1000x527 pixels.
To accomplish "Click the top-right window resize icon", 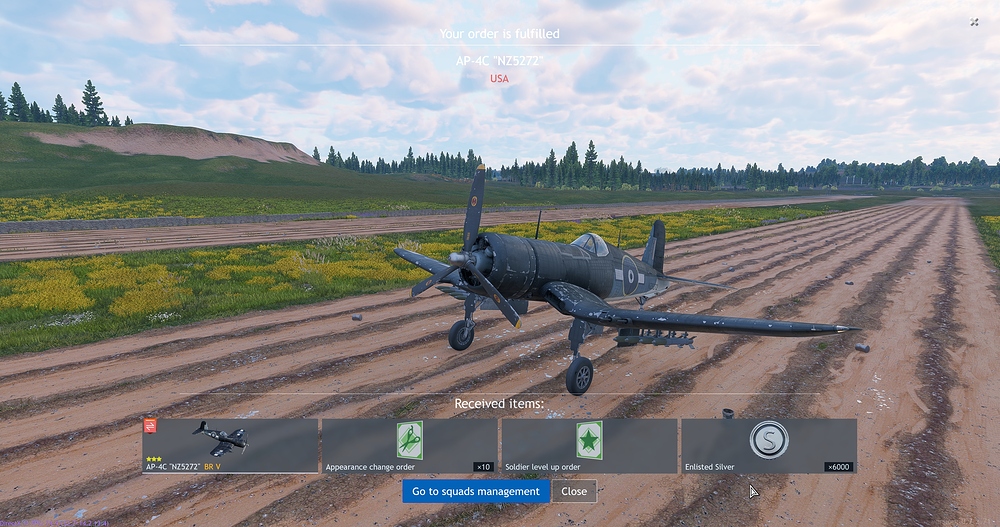I will click(975, 22).
